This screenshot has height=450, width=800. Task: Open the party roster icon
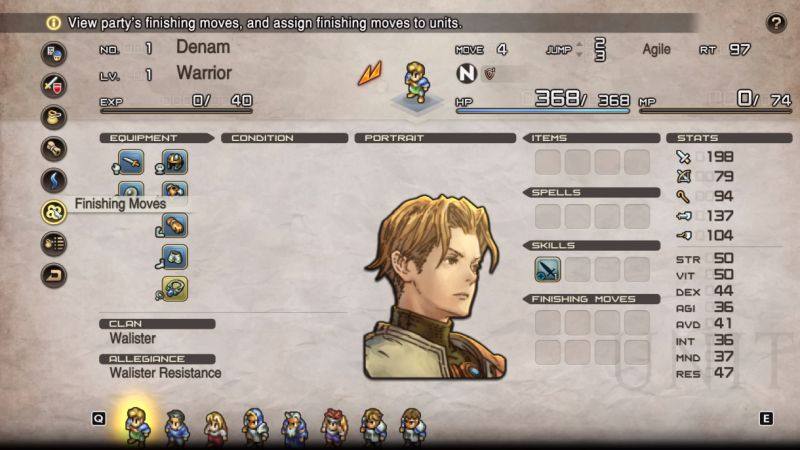point(53,53)
